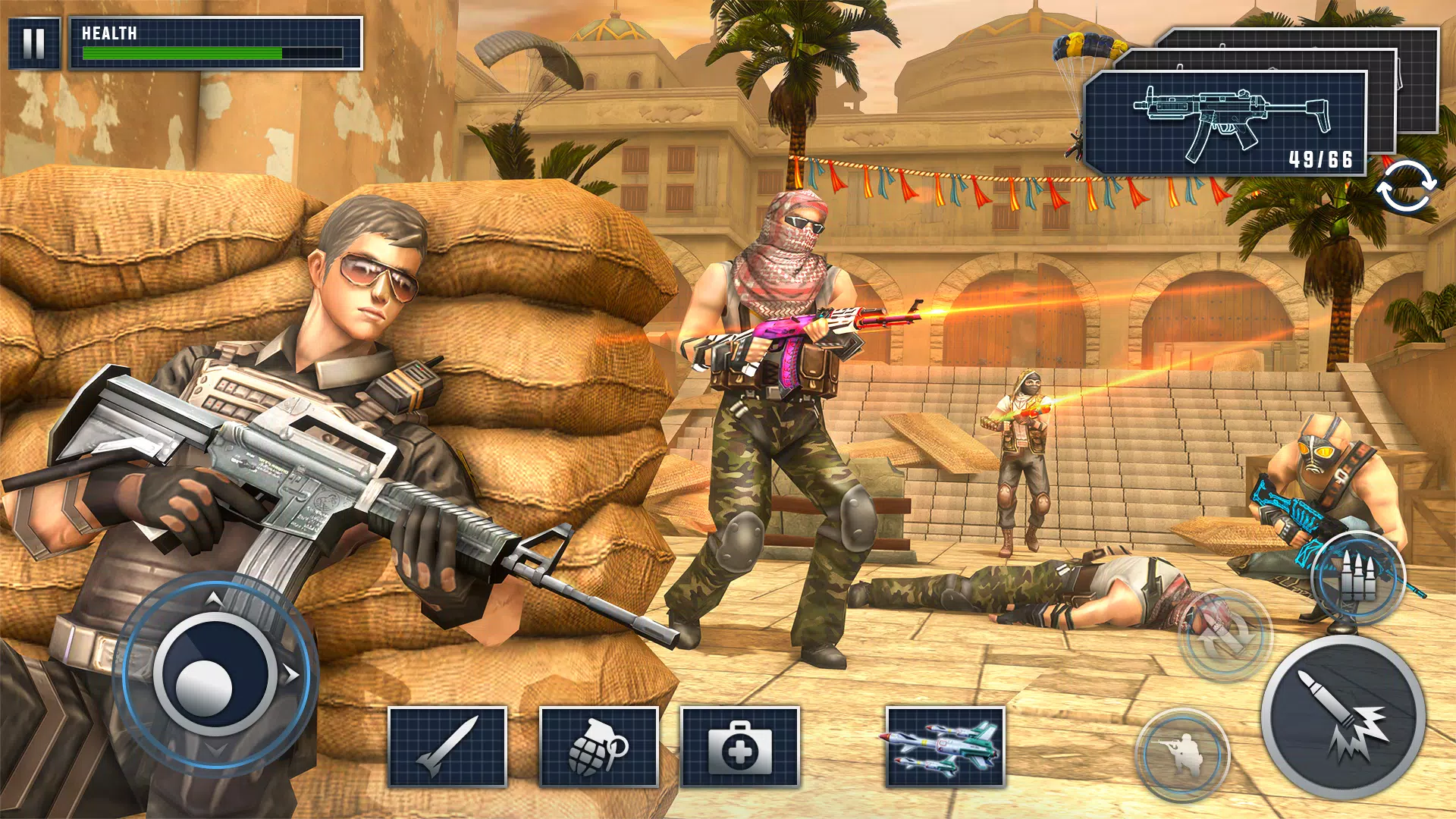Screen dimensions: 1456x819
Task: Call the airstrike jets slot
Action: tap(945, 746)
